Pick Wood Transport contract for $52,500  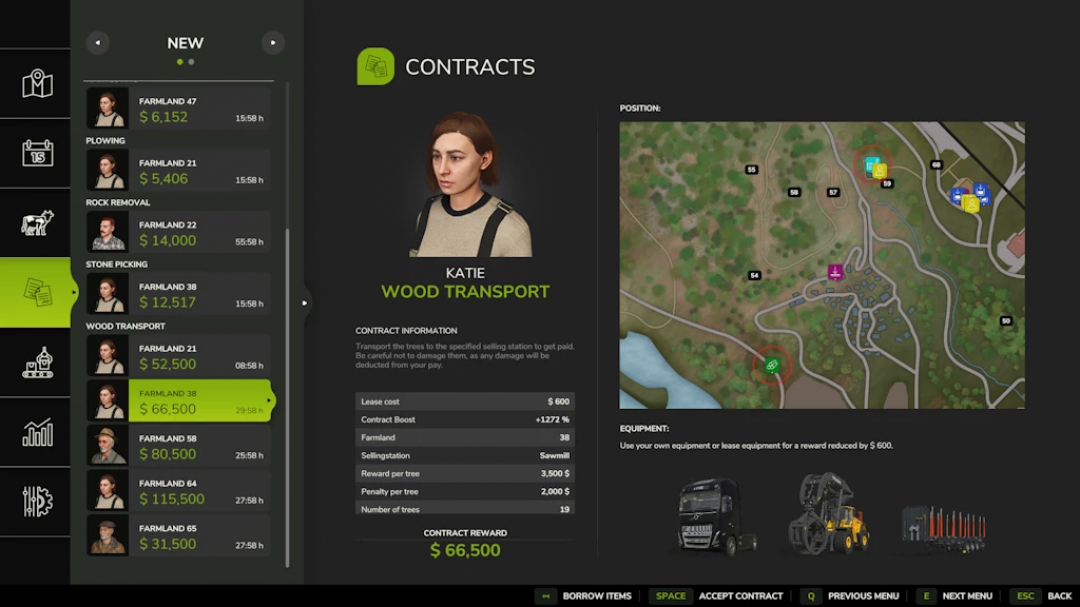tap(179, 357)
